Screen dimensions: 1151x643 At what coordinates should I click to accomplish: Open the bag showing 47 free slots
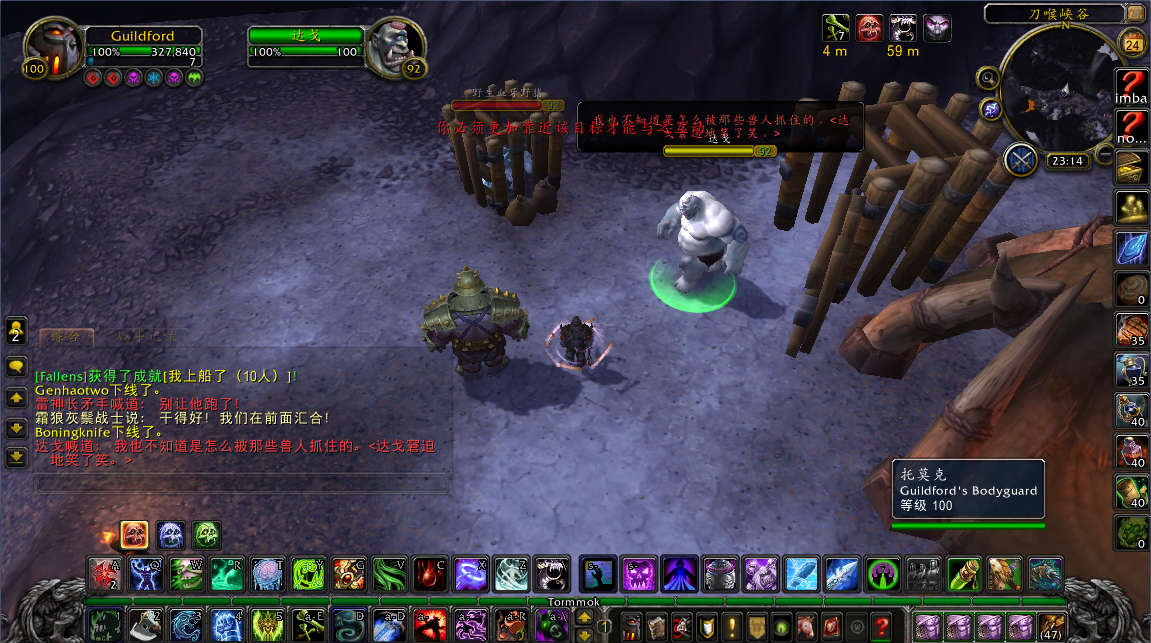(x=1051, y=626)
